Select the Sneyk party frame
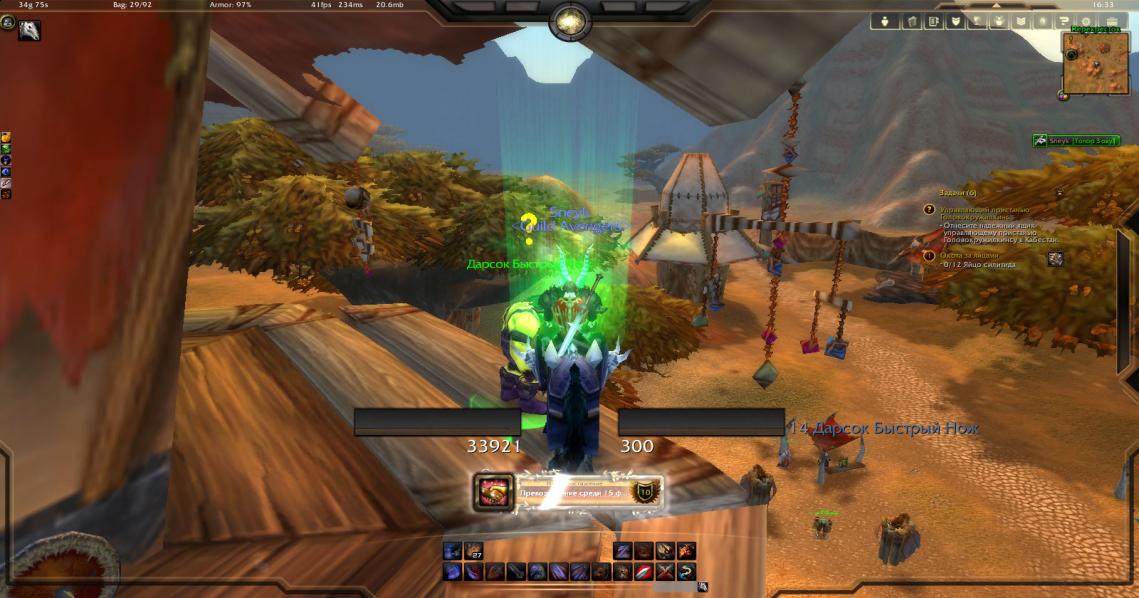This screenshot has height=598, width=1139. [1074, 141]
